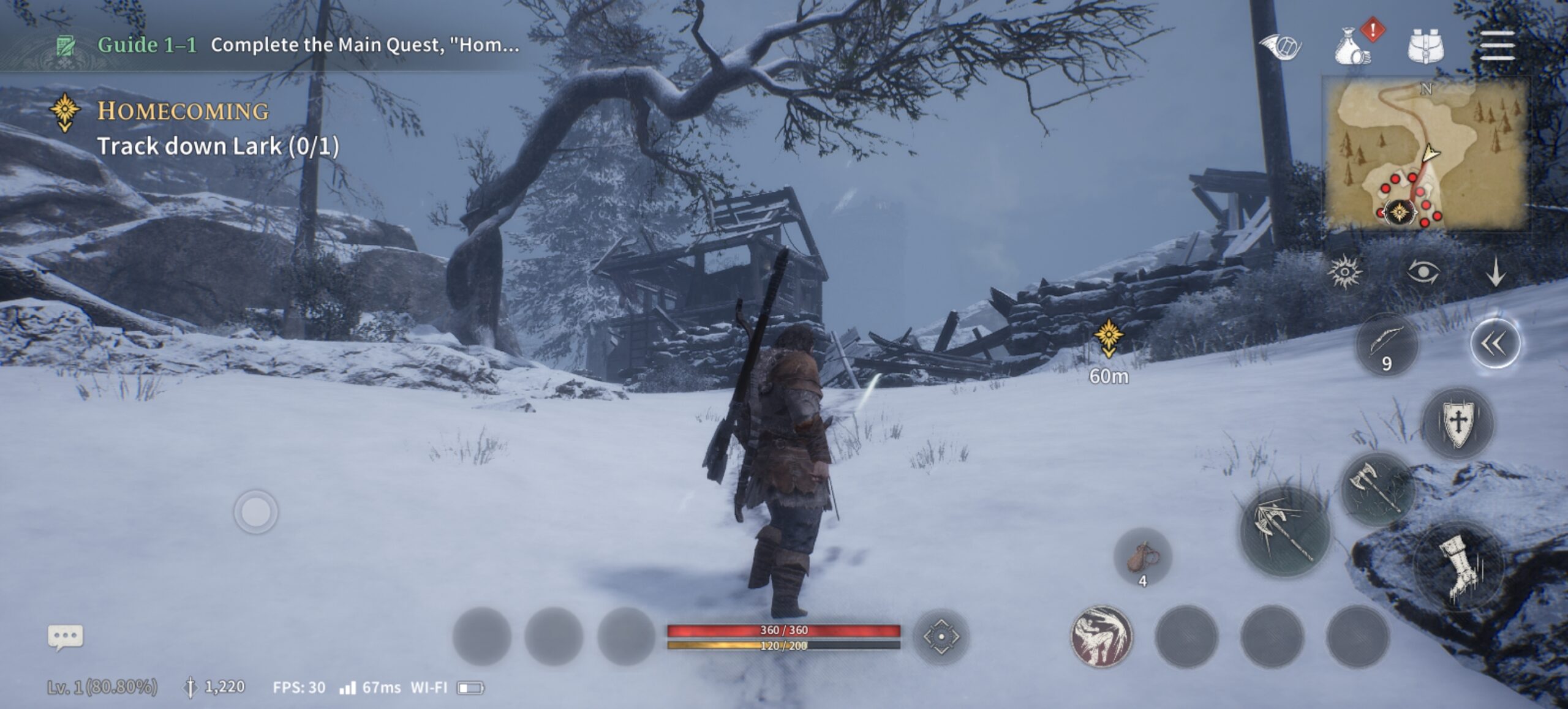Open the coin pouch shop icon

[1353, 47]
